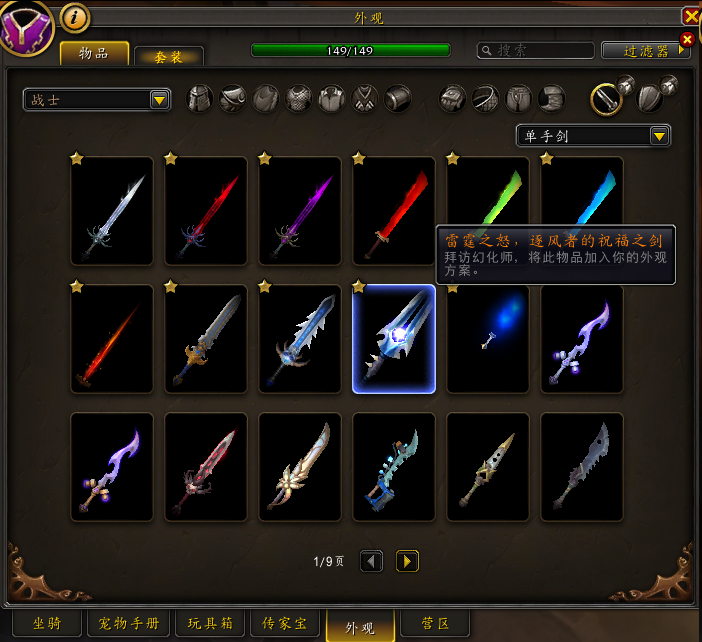Open the 传家宝 heirlooms tab
702x642 pixels.
coord(285,624)
